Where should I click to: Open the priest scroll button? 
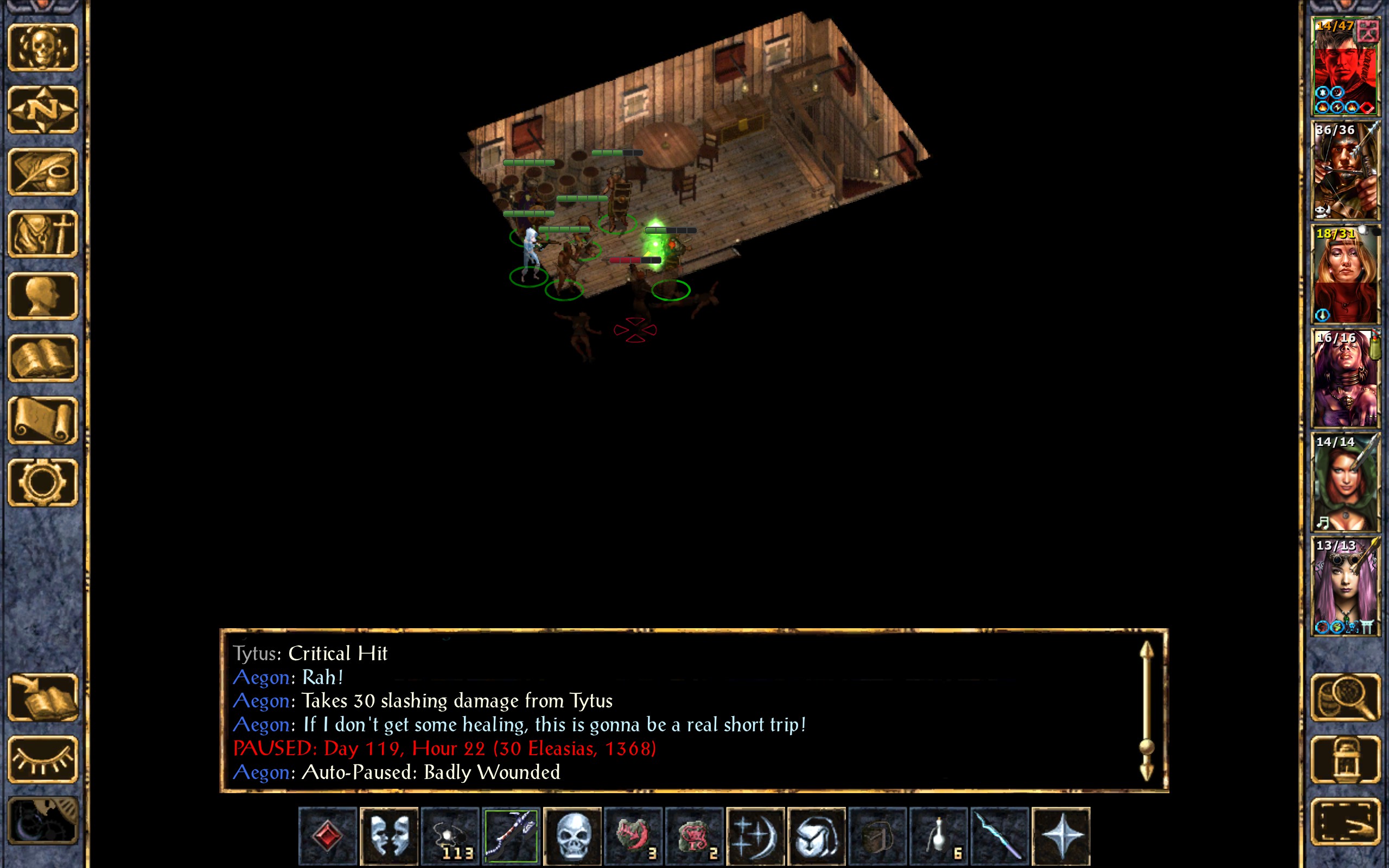(43, 420)
